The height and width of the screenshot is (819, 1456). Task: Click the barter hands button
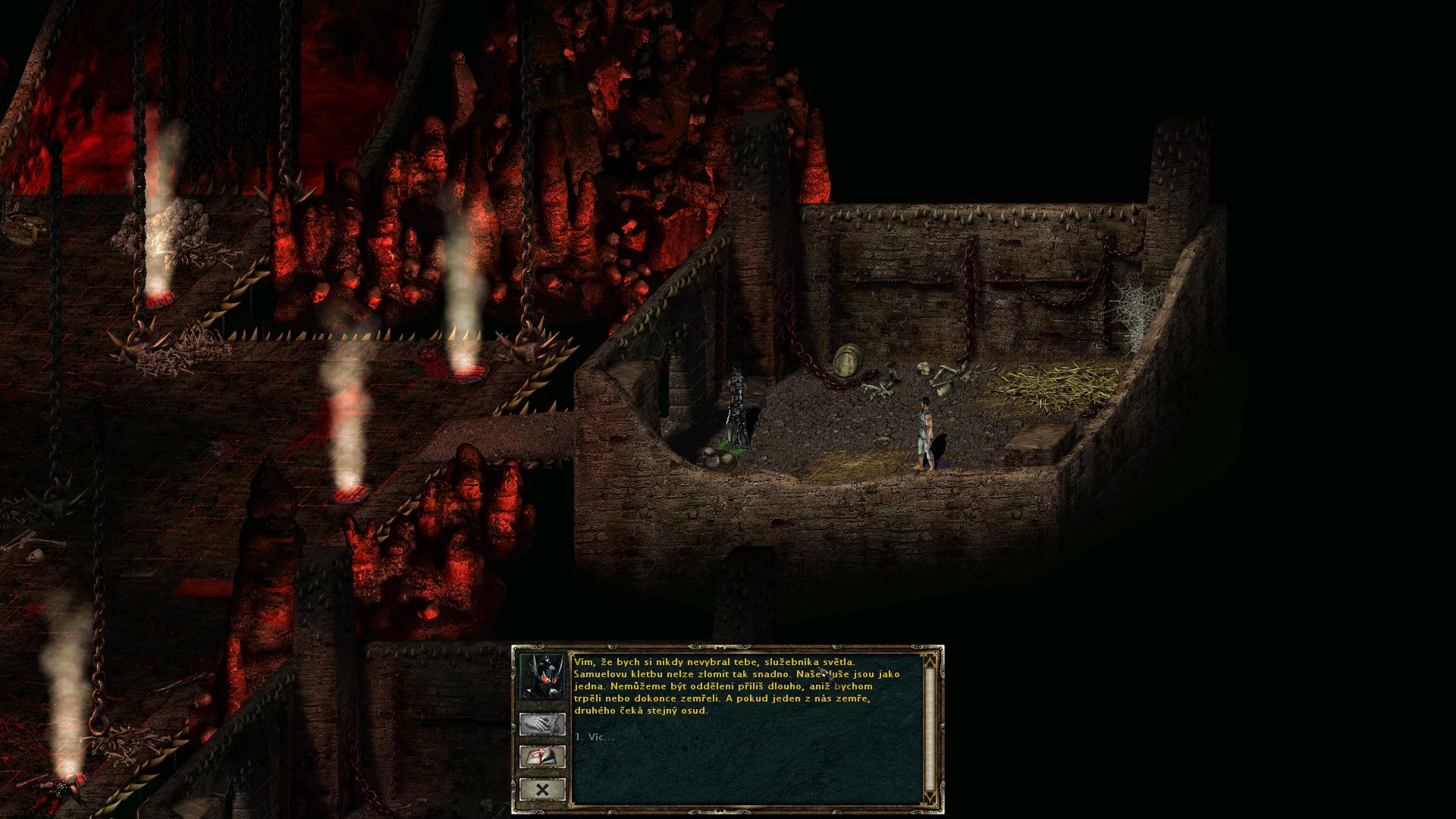click(542, 723)
